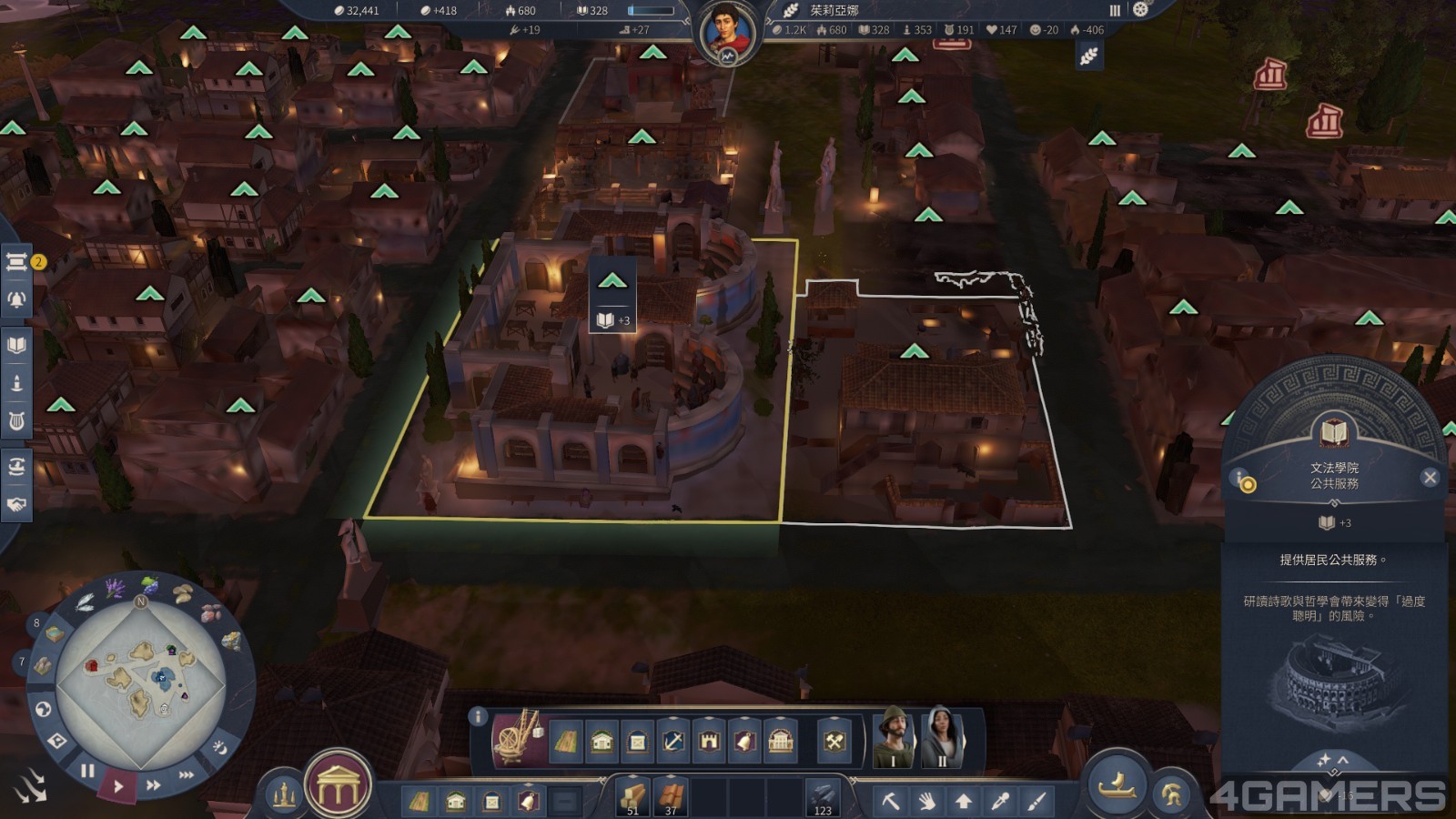Set game speed to double fast-forward
The width and height of the screenshot is (1456, 819).
(154, 784)
